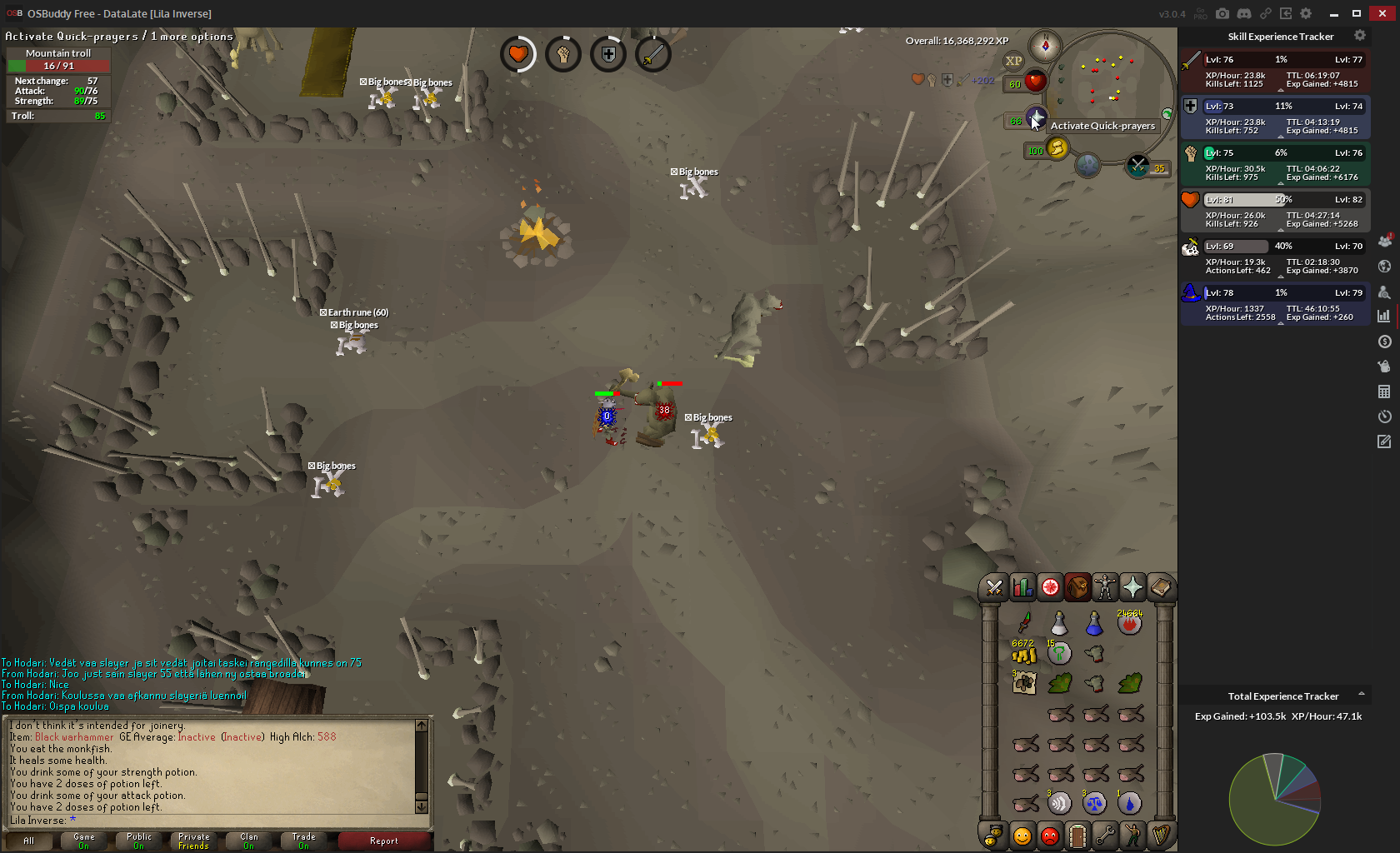The image size is (1400, 853).
Task: Open the world map globe
Action: [1087, 165]
